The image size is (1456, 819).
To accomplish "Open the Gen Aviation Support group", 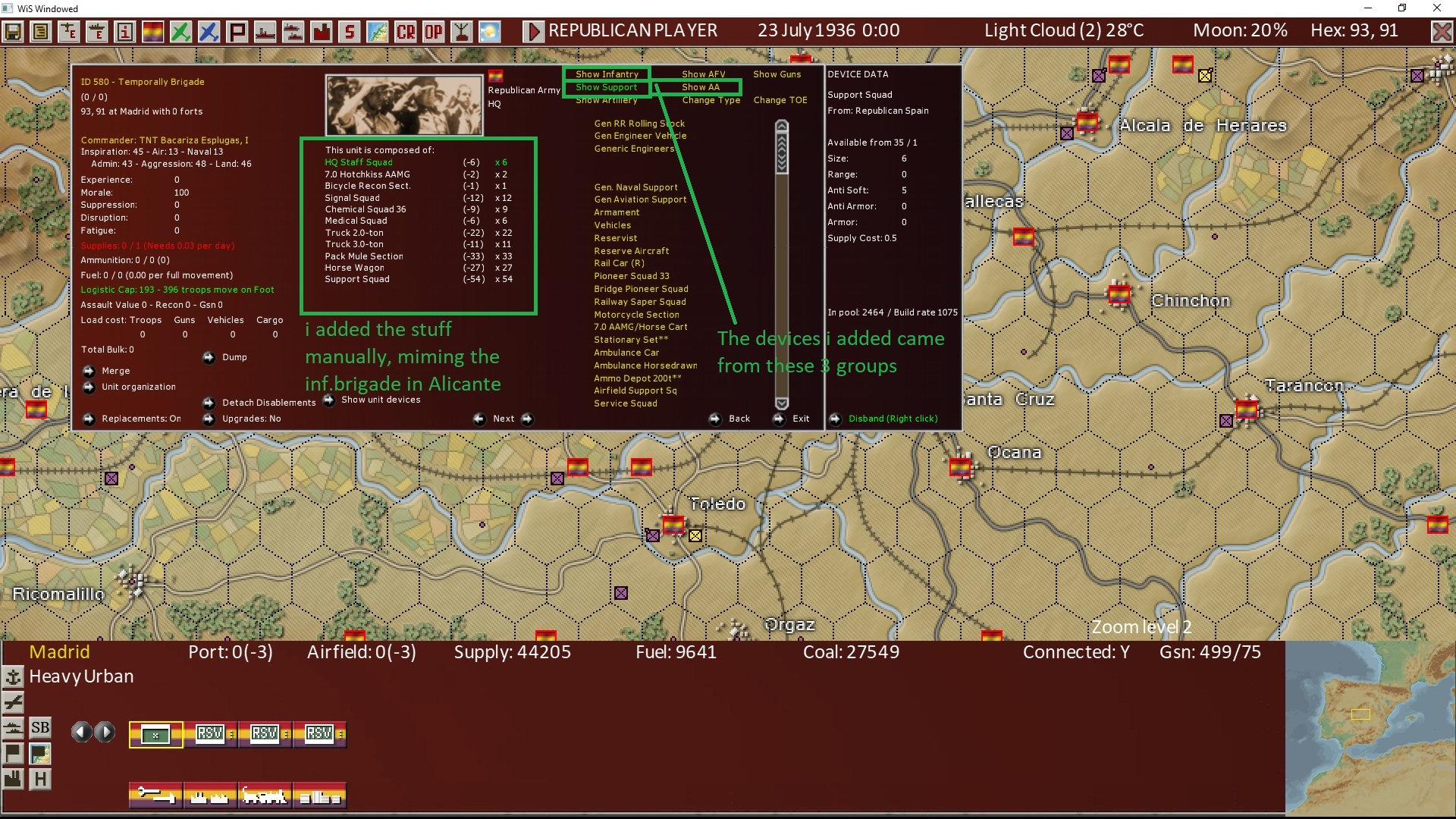I will (x=640, y=199).
